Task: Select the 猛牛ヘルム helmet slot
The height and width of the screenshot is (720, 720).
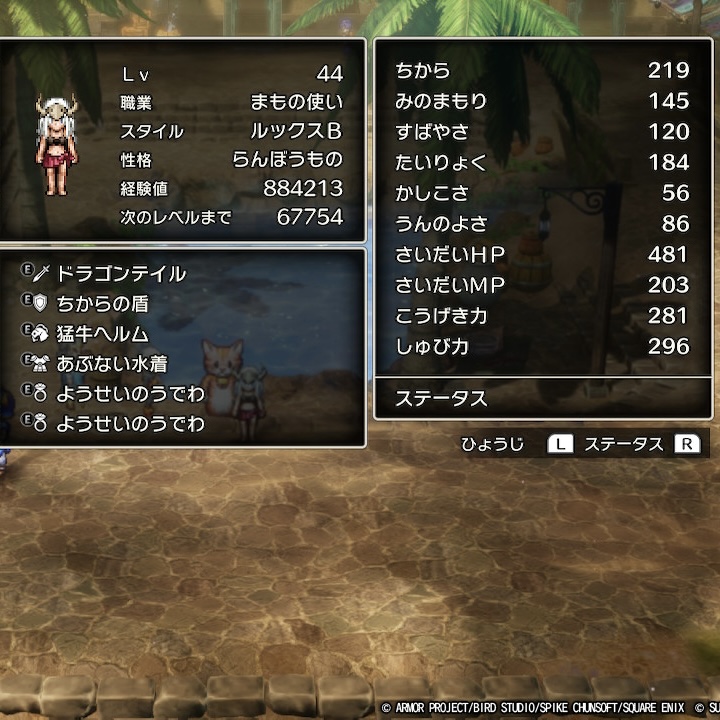Action: 102,334
